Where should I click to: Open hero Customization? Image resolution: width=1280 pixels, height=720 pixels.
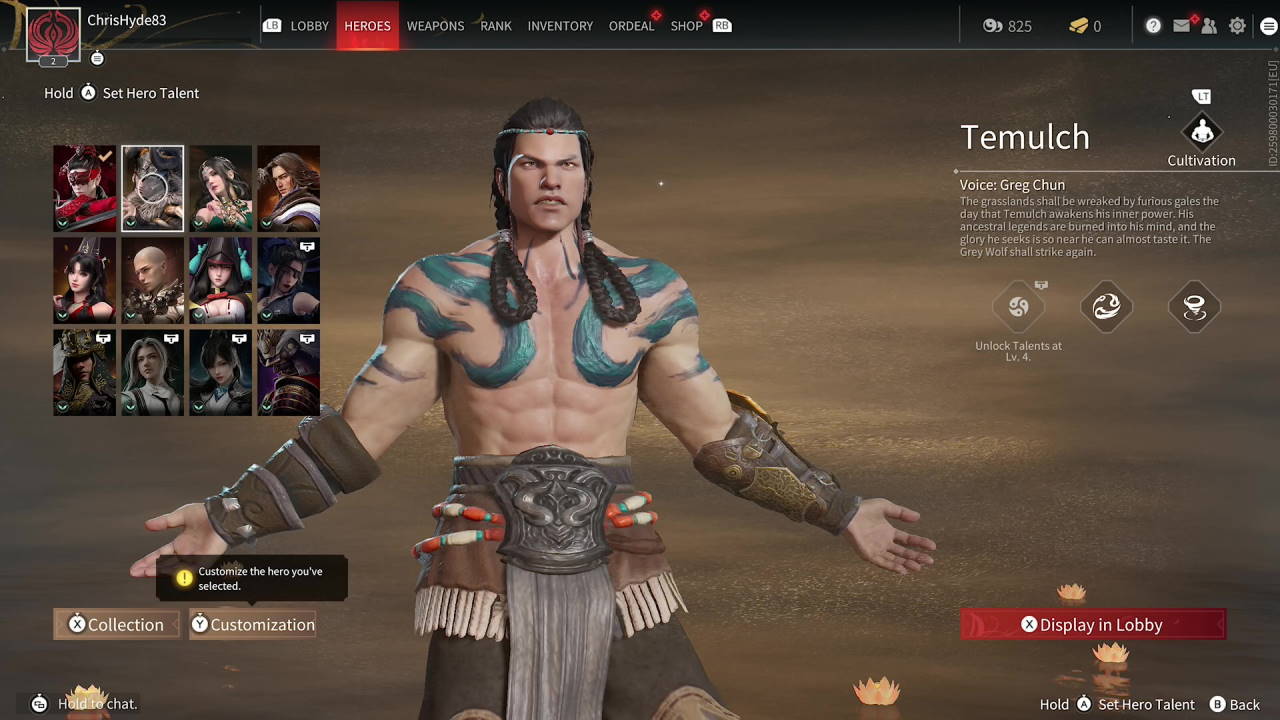click(252, 625)
